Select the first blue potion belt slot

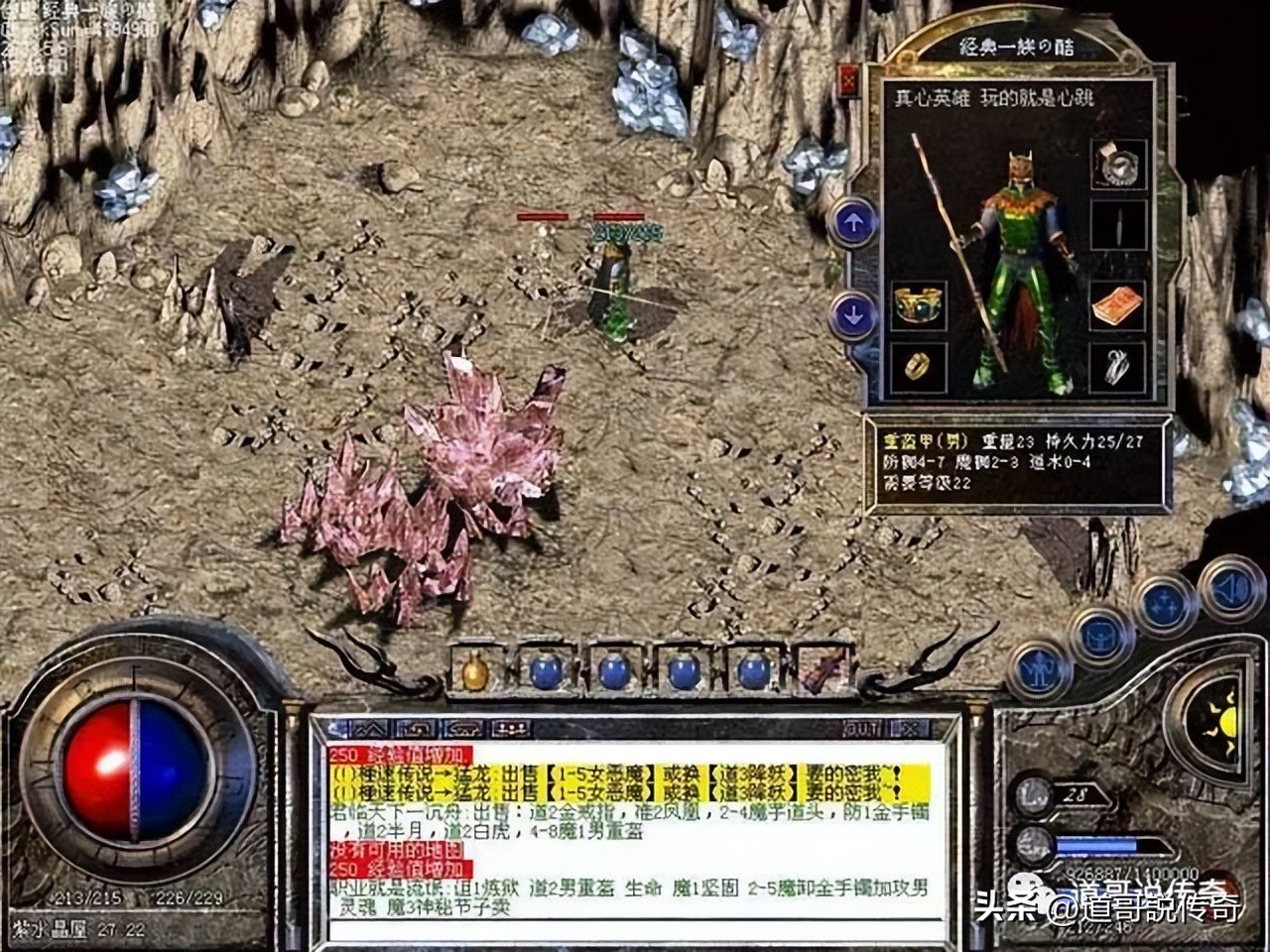click(x=546, y=672)
